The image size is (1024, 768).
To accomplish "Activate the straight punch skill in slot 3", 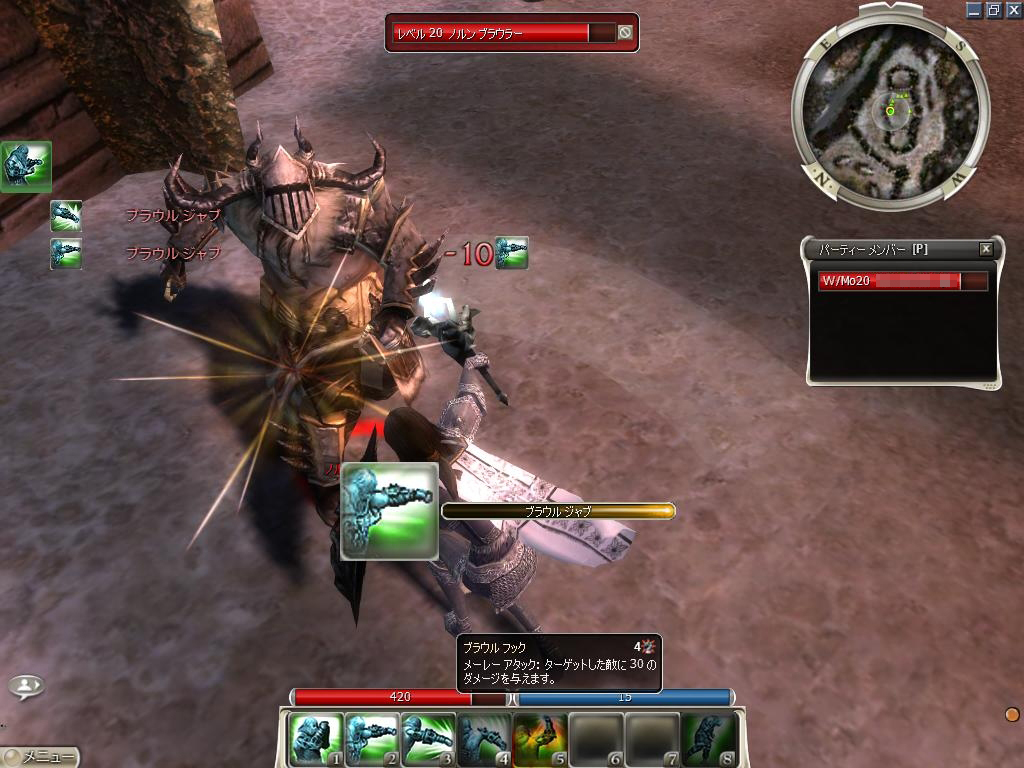I will click(x=428, y=738).
